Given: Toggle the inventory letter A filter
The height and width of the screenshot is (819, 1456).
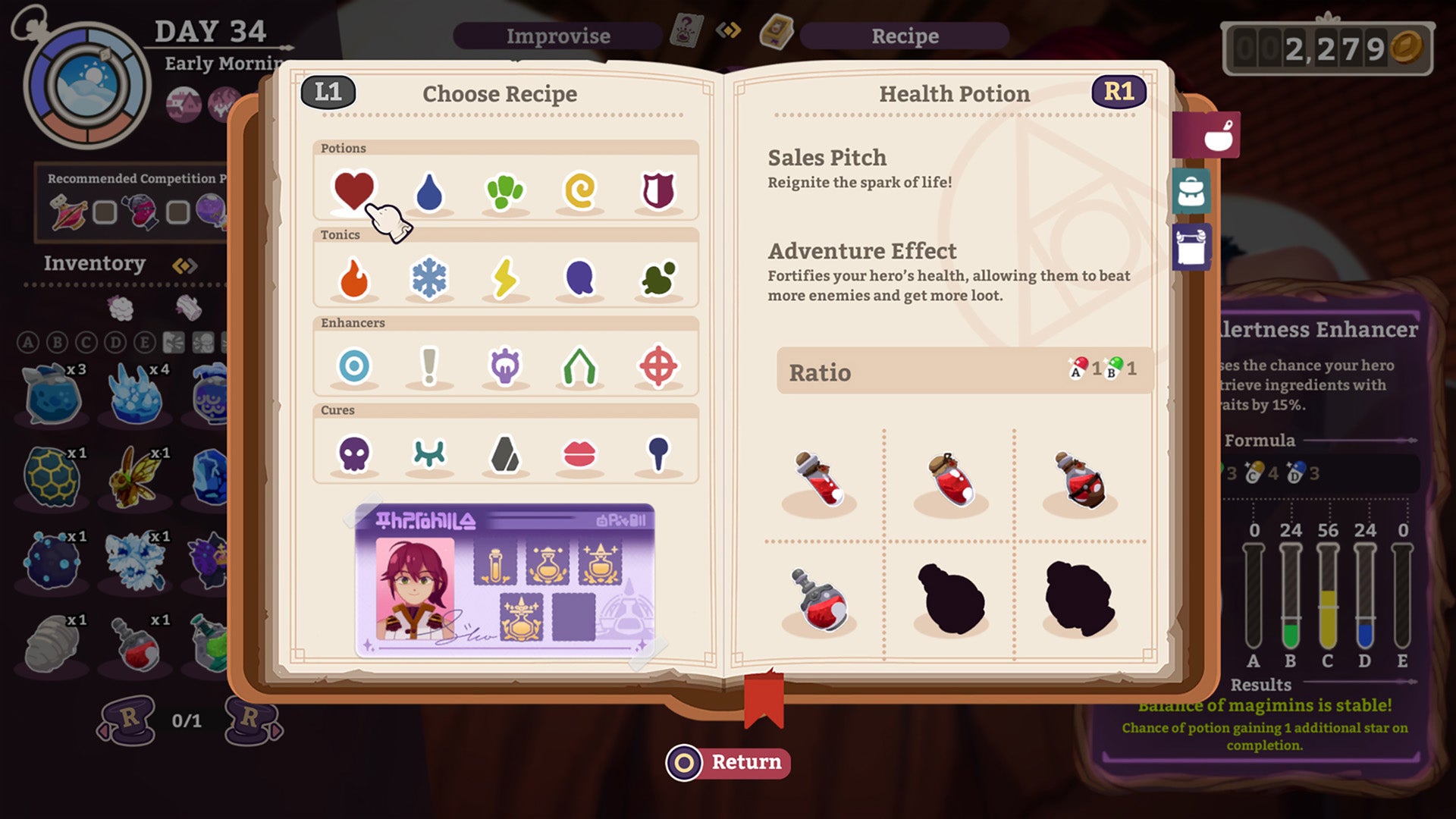Looking at the screenshot, I should pos(29,341).
